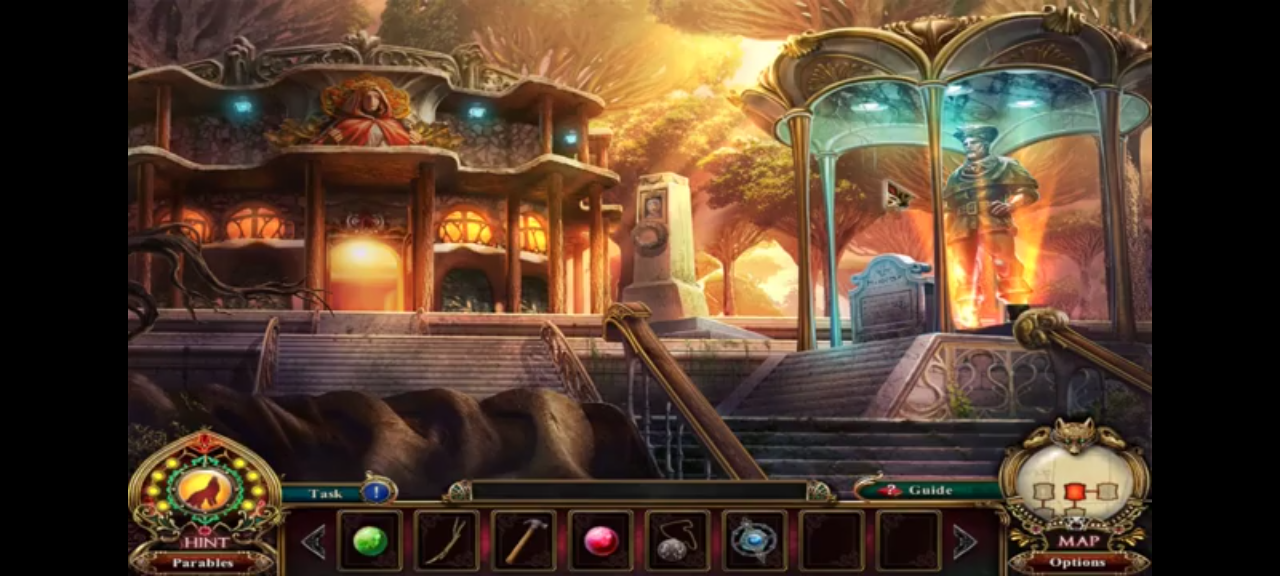Open the Map

pos(1077,541)
